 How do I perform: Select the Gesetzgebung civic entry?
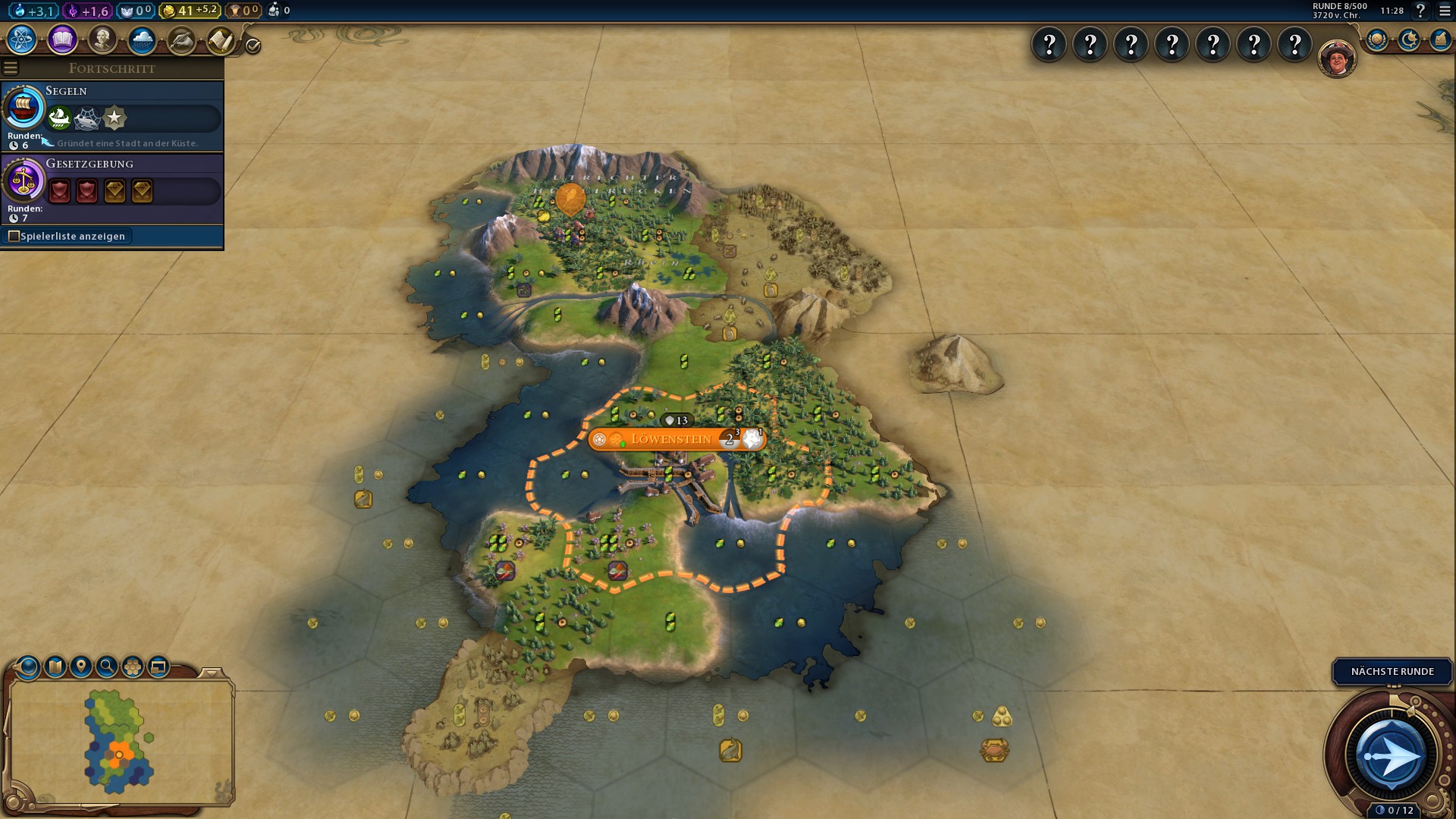112,187
